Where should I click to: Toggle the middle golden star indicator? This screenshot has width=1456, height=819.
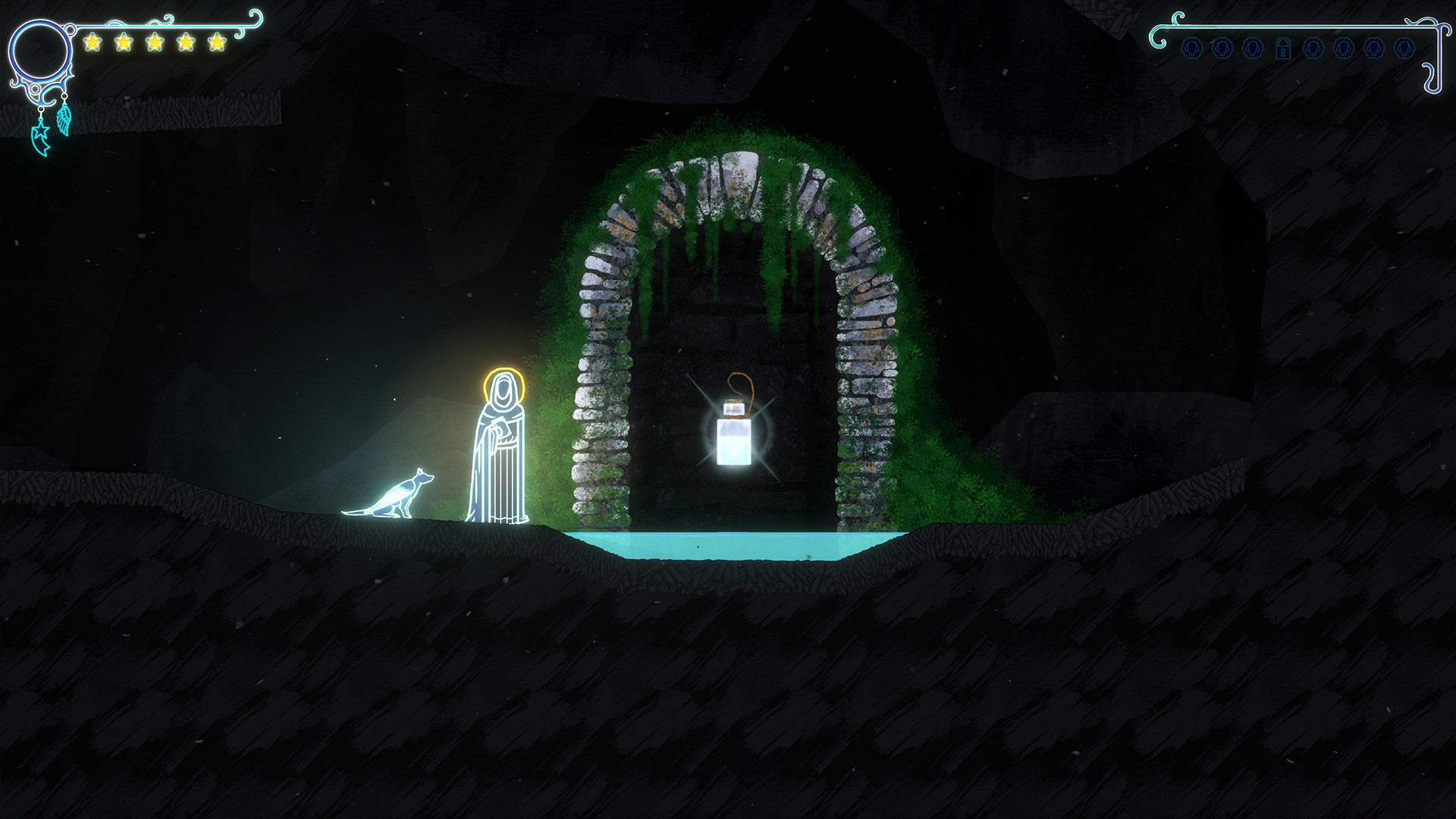(x=155, y=42)
